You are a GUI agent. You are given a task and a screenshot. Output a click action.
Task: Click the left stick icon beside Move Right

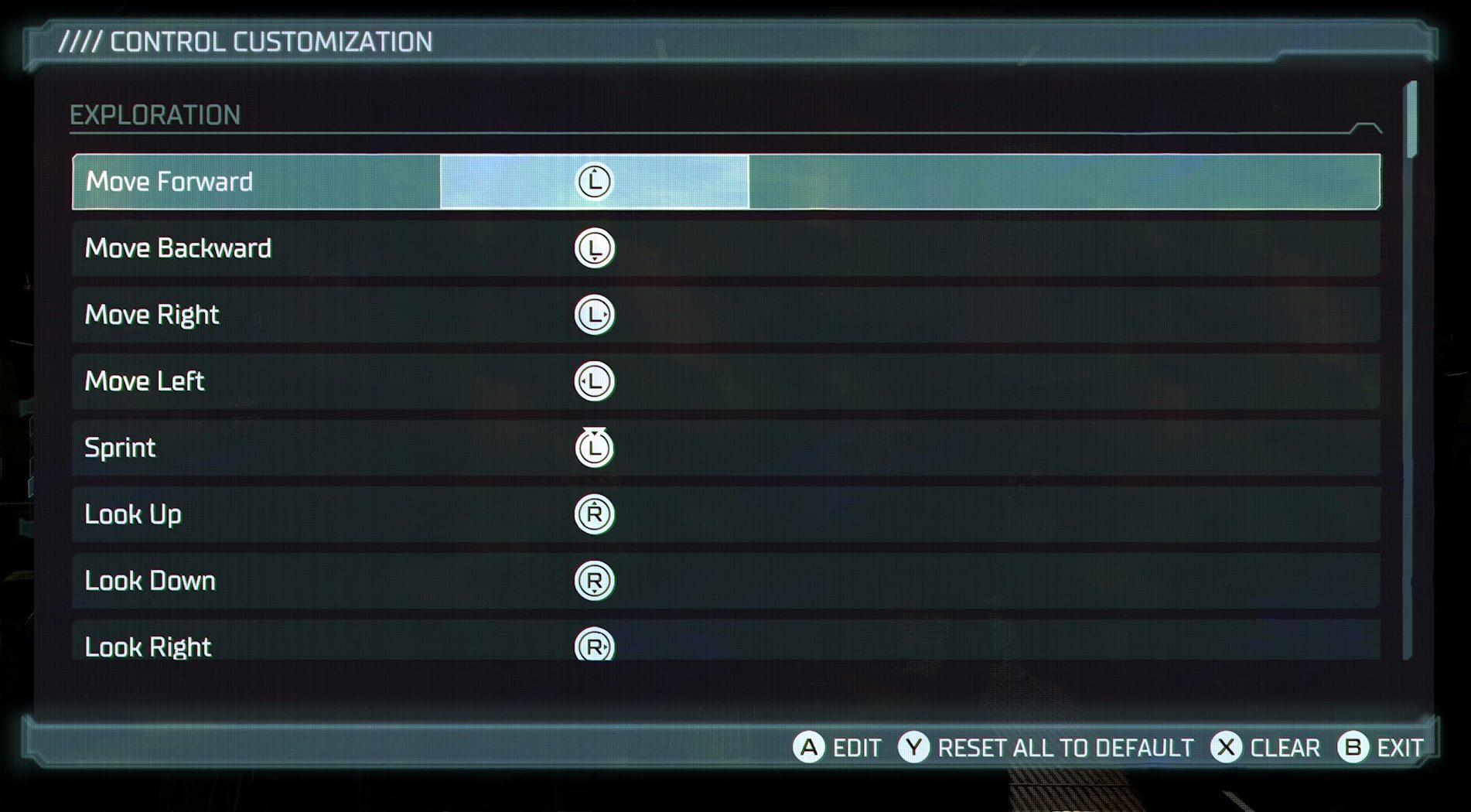(593, 314)
